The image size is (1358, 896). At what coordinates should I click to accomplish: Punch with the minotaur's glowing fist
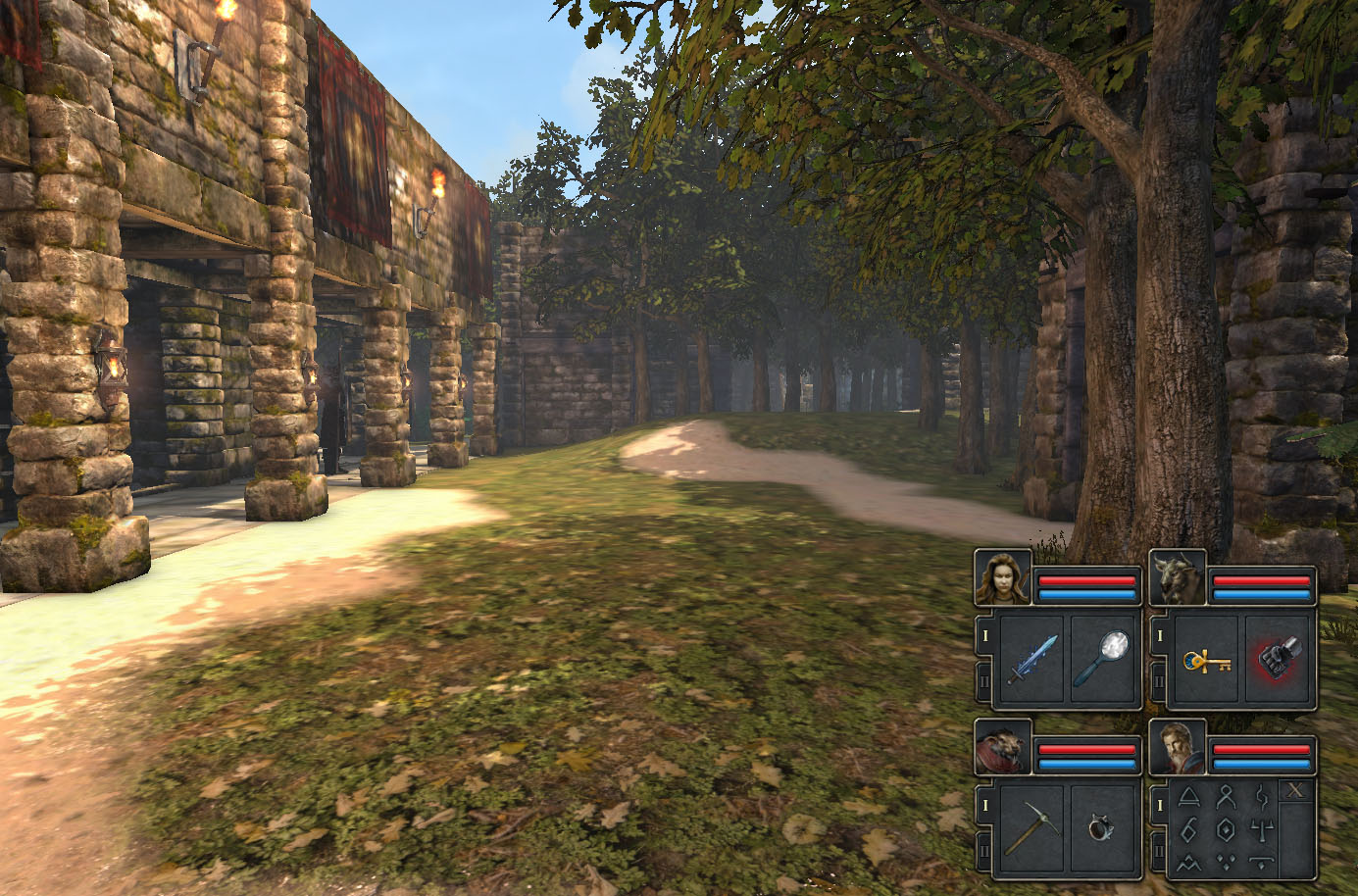[x=1278, y=659]
